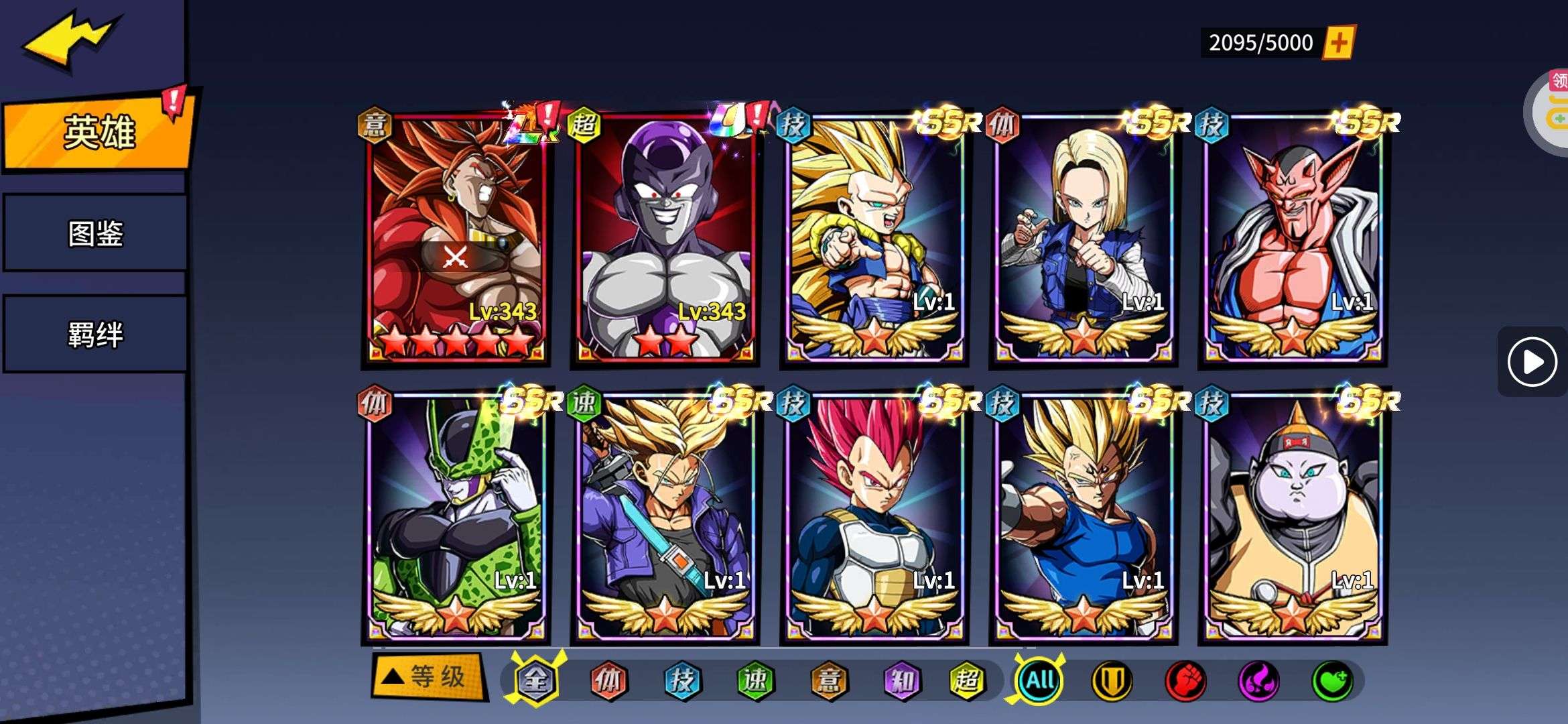Choose the red demon Dabura card
The height and width of the screenshot is (724, 1568).
(x=1292, y=238)
